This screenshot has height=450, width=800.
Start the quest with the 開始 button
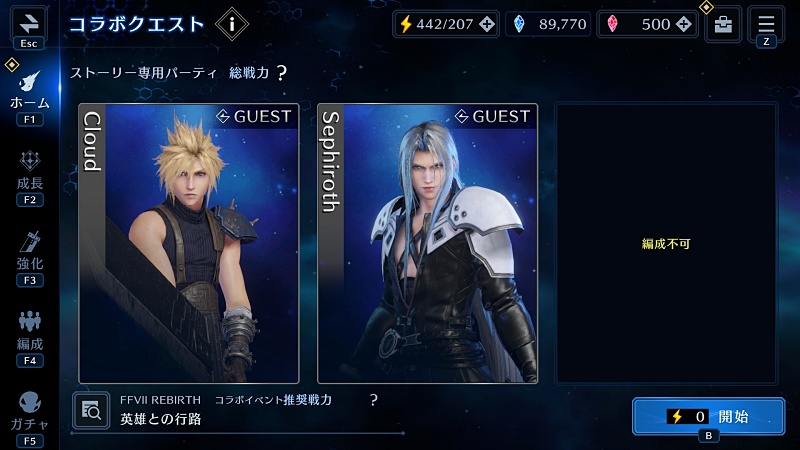point(707,416)
